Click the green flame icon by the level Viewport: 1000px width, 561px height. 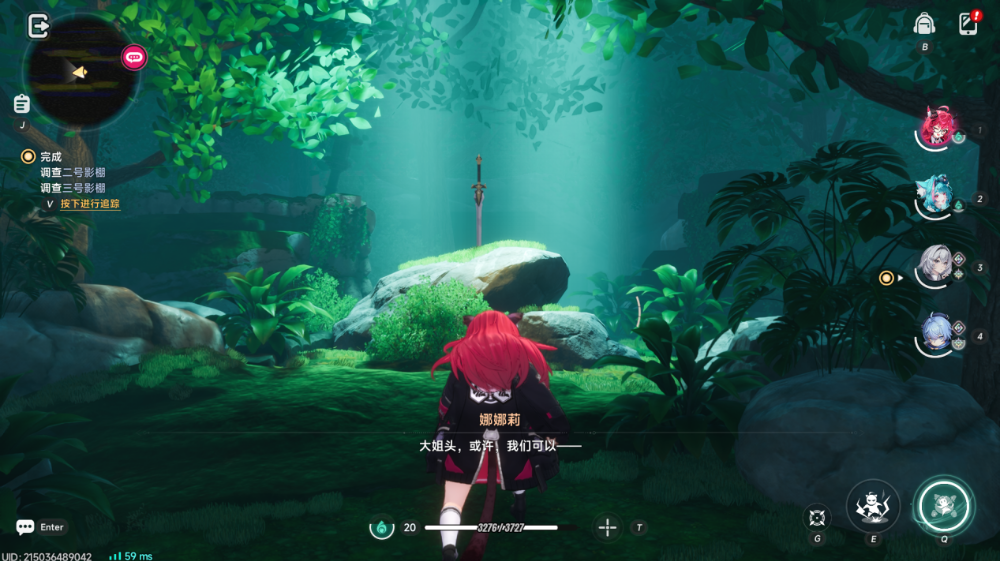[x=381, y=527]
